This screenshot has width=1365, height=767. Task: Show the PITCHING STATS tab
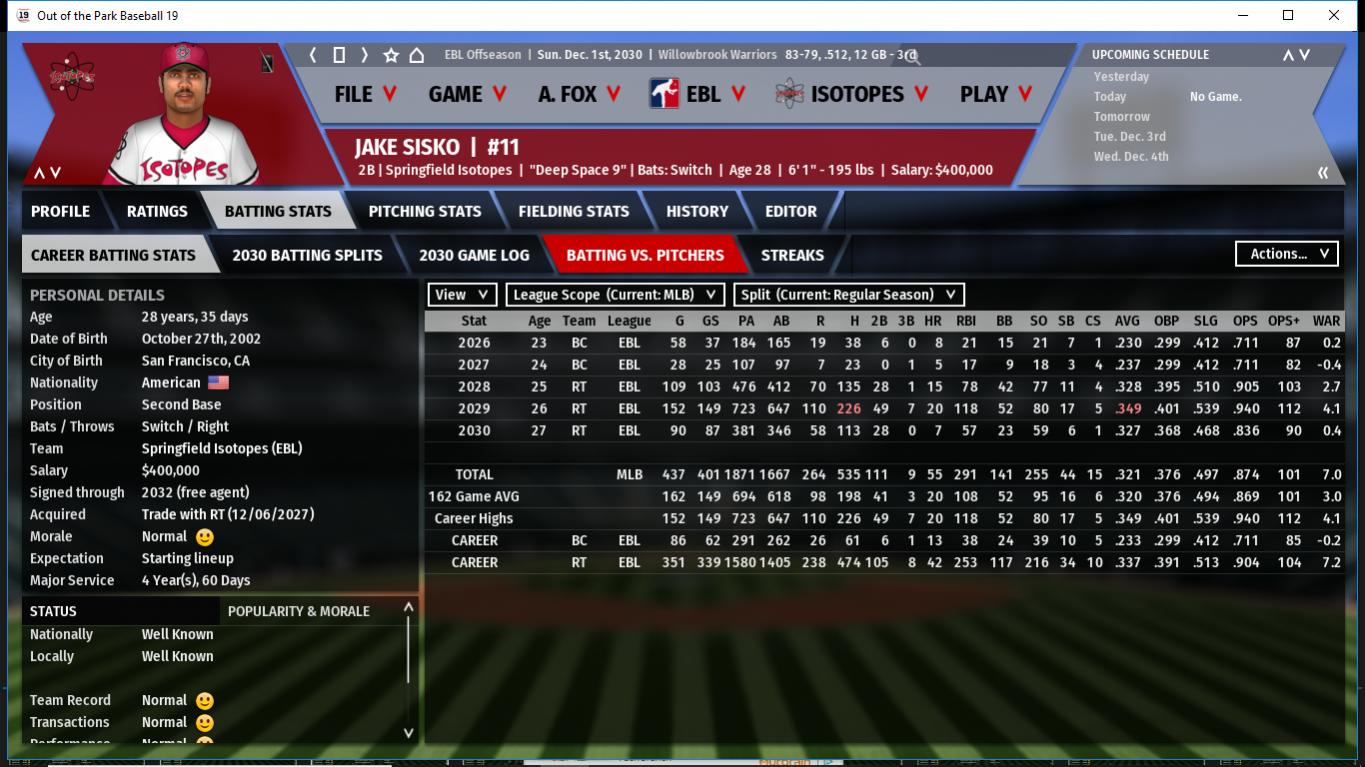point(424,211)
